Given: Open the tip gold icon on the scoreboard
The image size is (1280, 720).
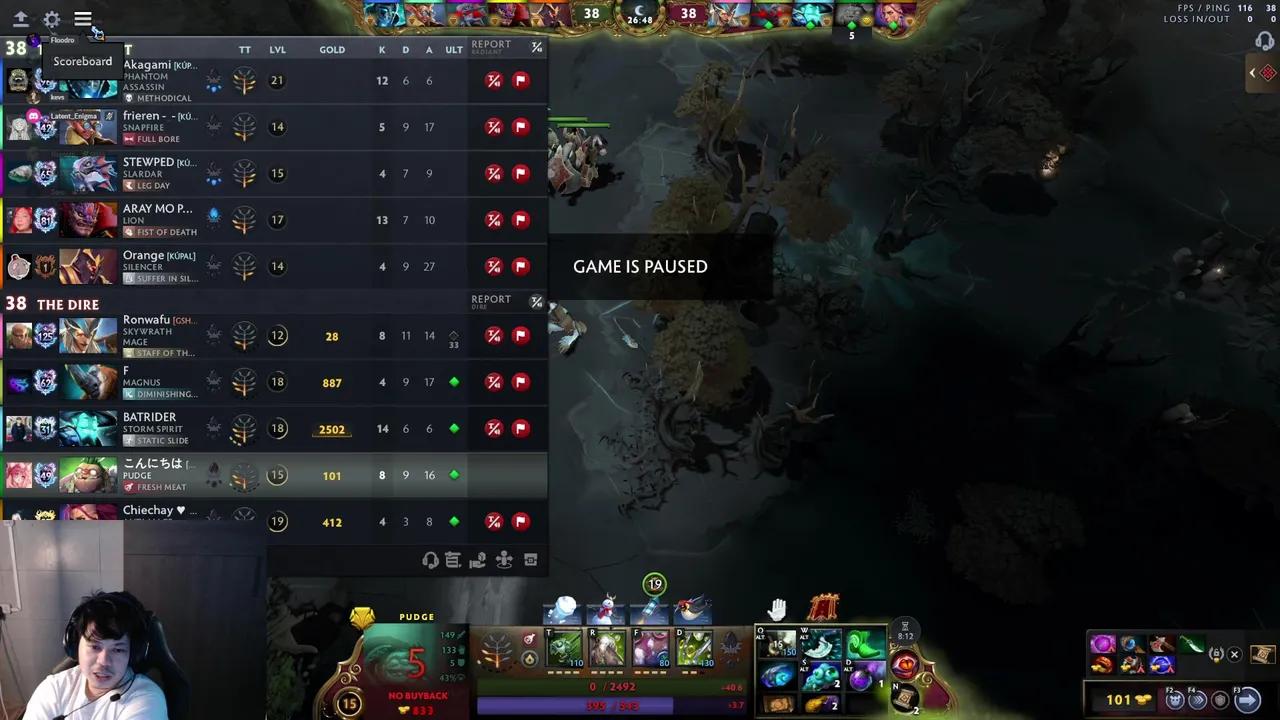Looking at the screenshot, I should [x=478, y=560].
